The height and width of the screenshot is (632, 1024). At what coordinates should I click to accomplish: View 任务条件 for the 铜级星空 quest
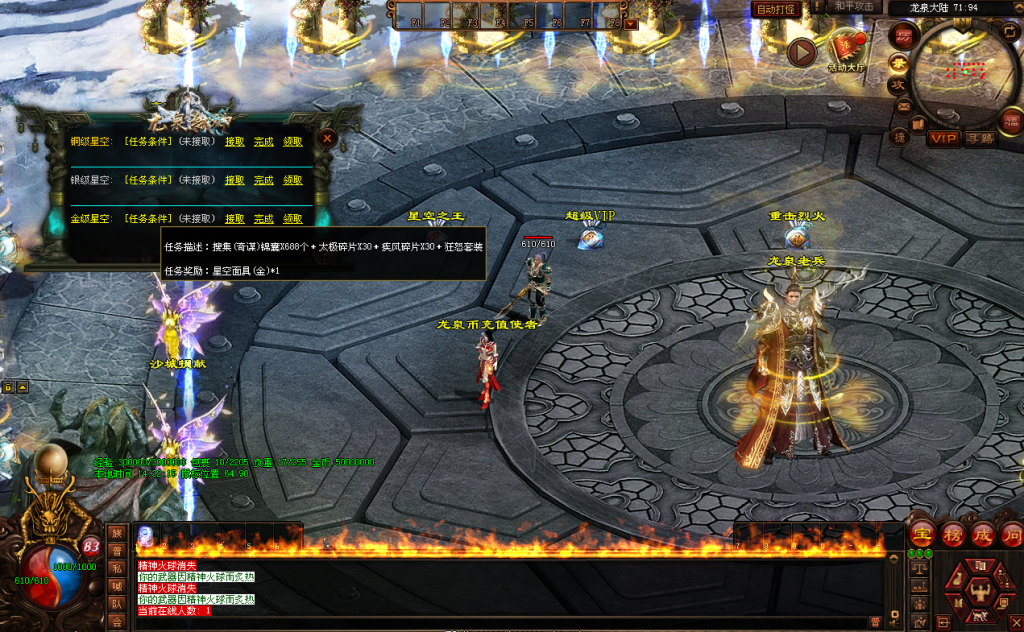148,142
